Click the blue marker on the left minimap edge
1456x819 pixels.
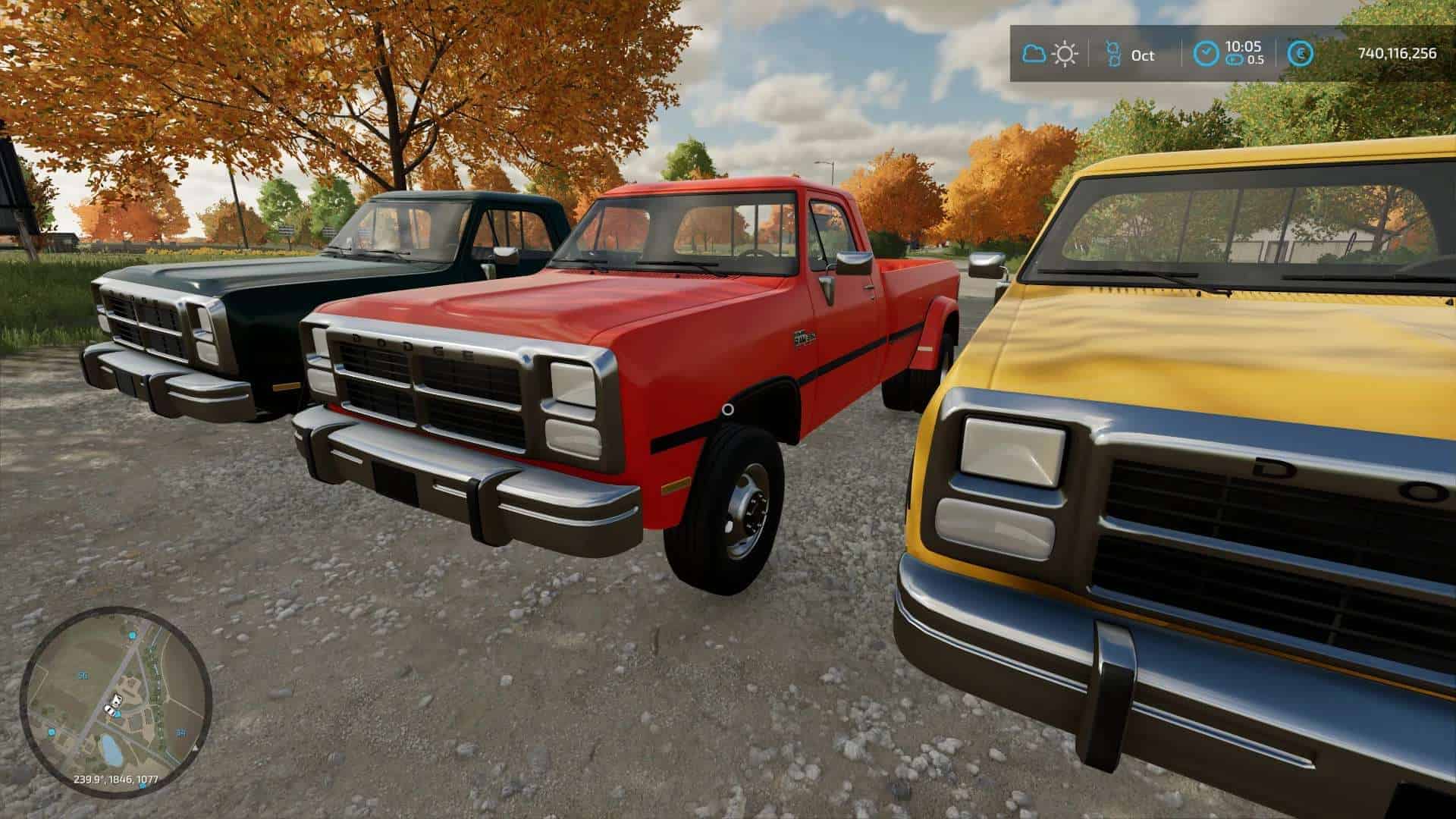51,732
